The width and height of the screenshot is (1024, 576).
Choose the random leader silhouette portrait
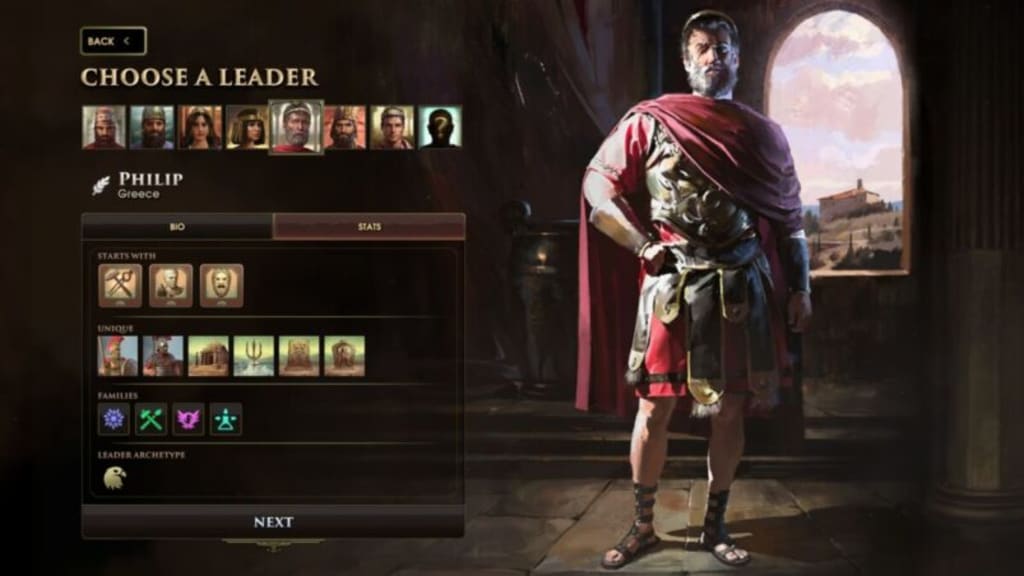(440, 128)
